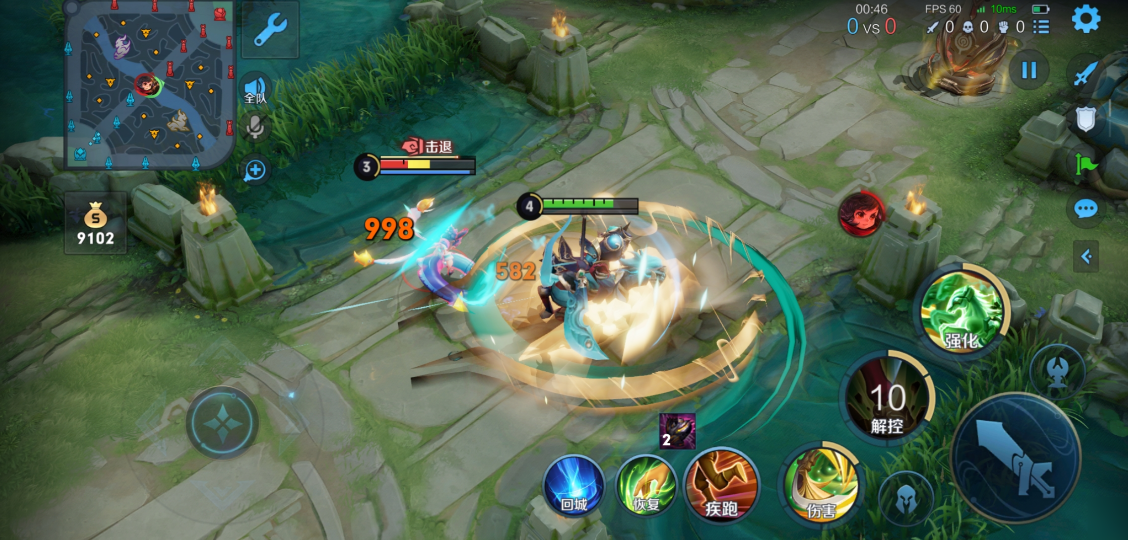Tap the minimap
The height and width of the screenshot is (540, 1128).
click(149, 83)
